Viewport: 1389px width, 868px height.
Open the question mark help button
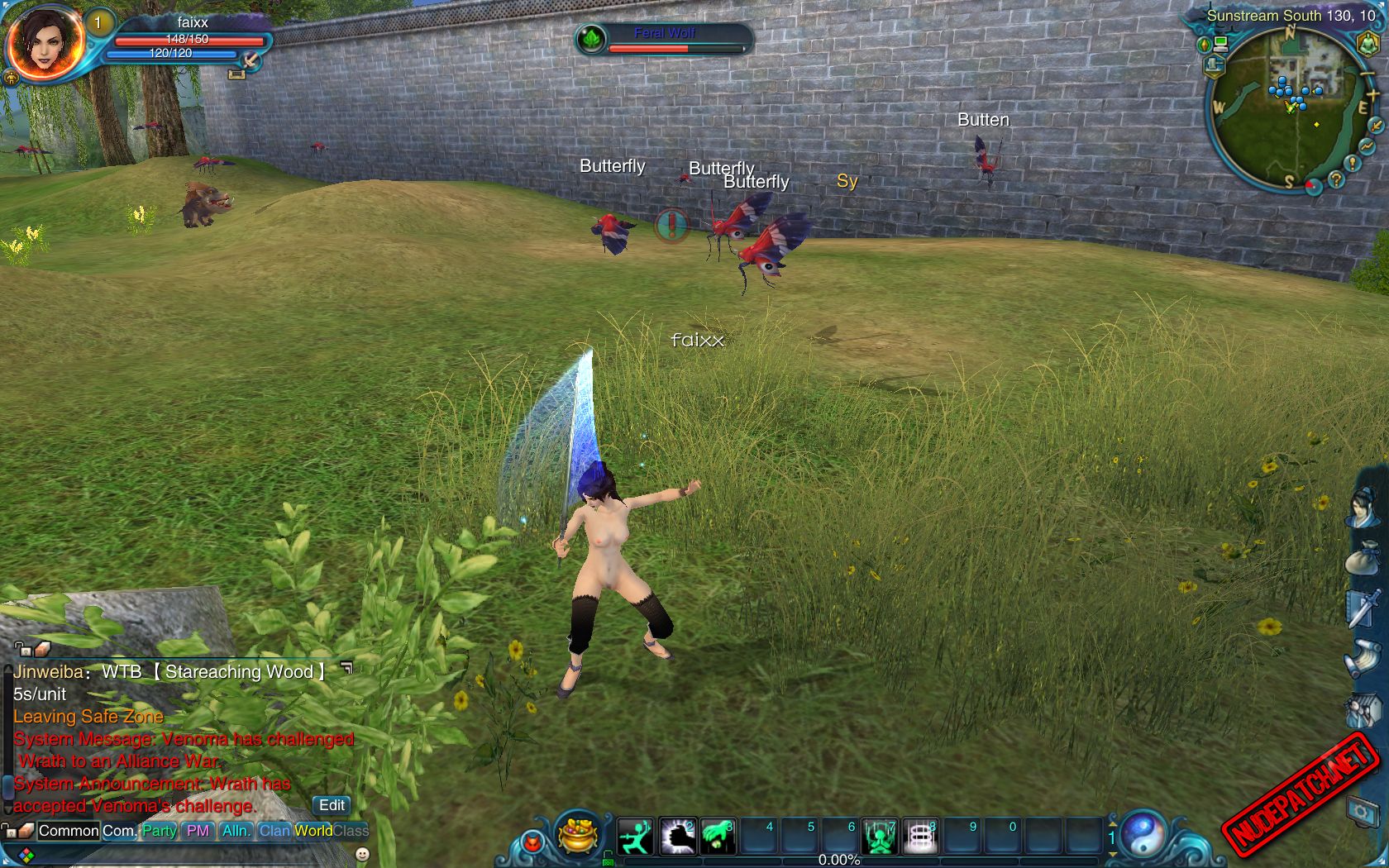coord(1336,179)
